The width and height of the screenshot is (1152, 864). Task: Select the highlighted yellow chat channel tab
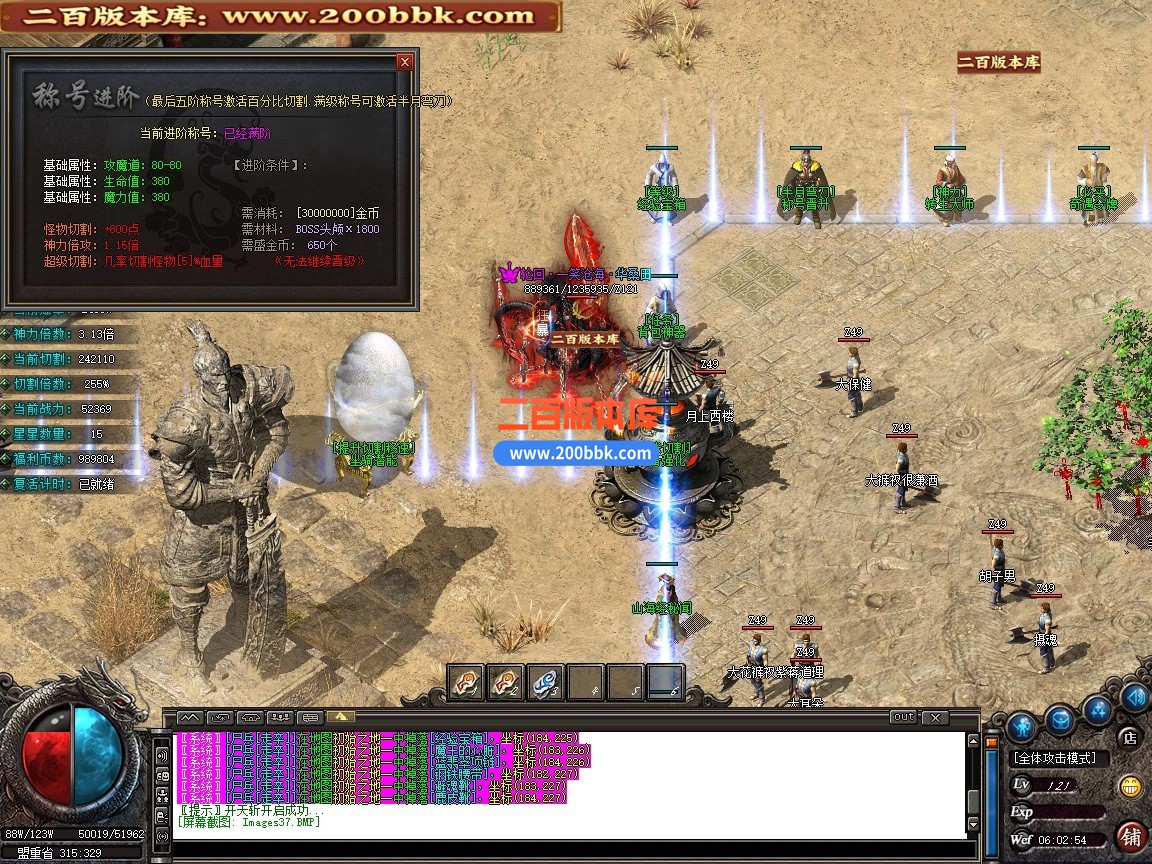point(340,717)
